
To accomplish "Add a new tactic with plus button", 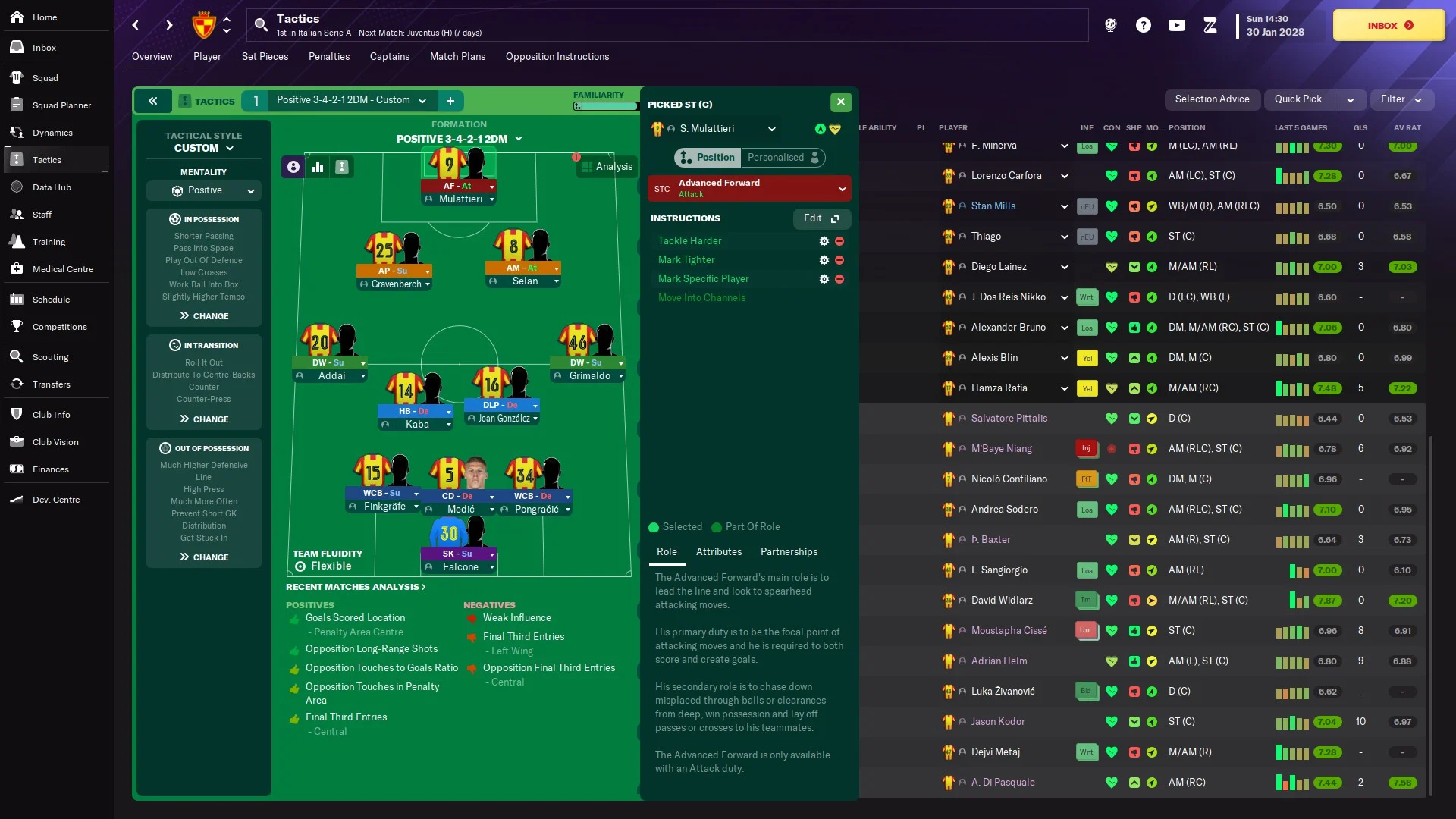I will [x=450, y=101].
